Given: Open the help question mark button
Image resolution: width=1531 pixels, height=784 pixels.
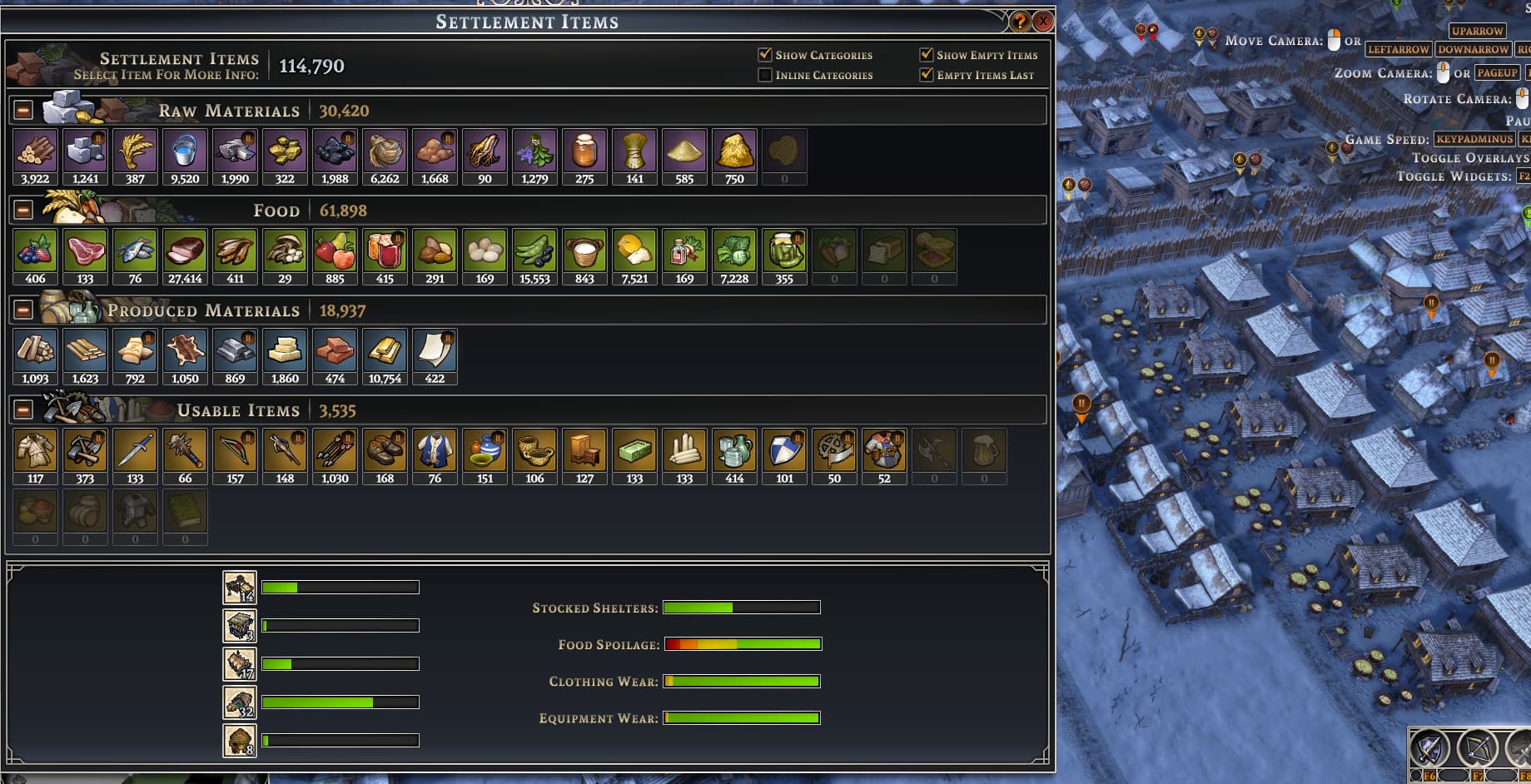Looking at the screenshot, I should click(x=1020, y=22).
